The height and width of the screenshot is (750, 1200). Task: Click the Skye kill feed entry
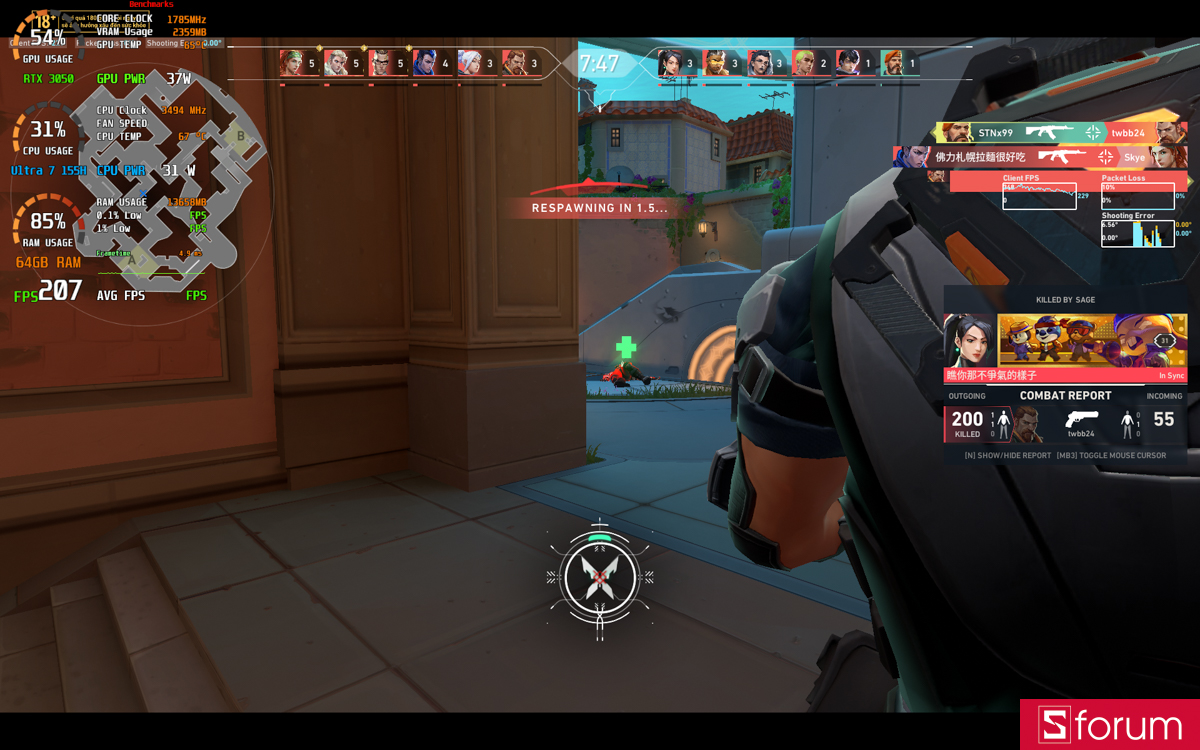click(1040, 157)
